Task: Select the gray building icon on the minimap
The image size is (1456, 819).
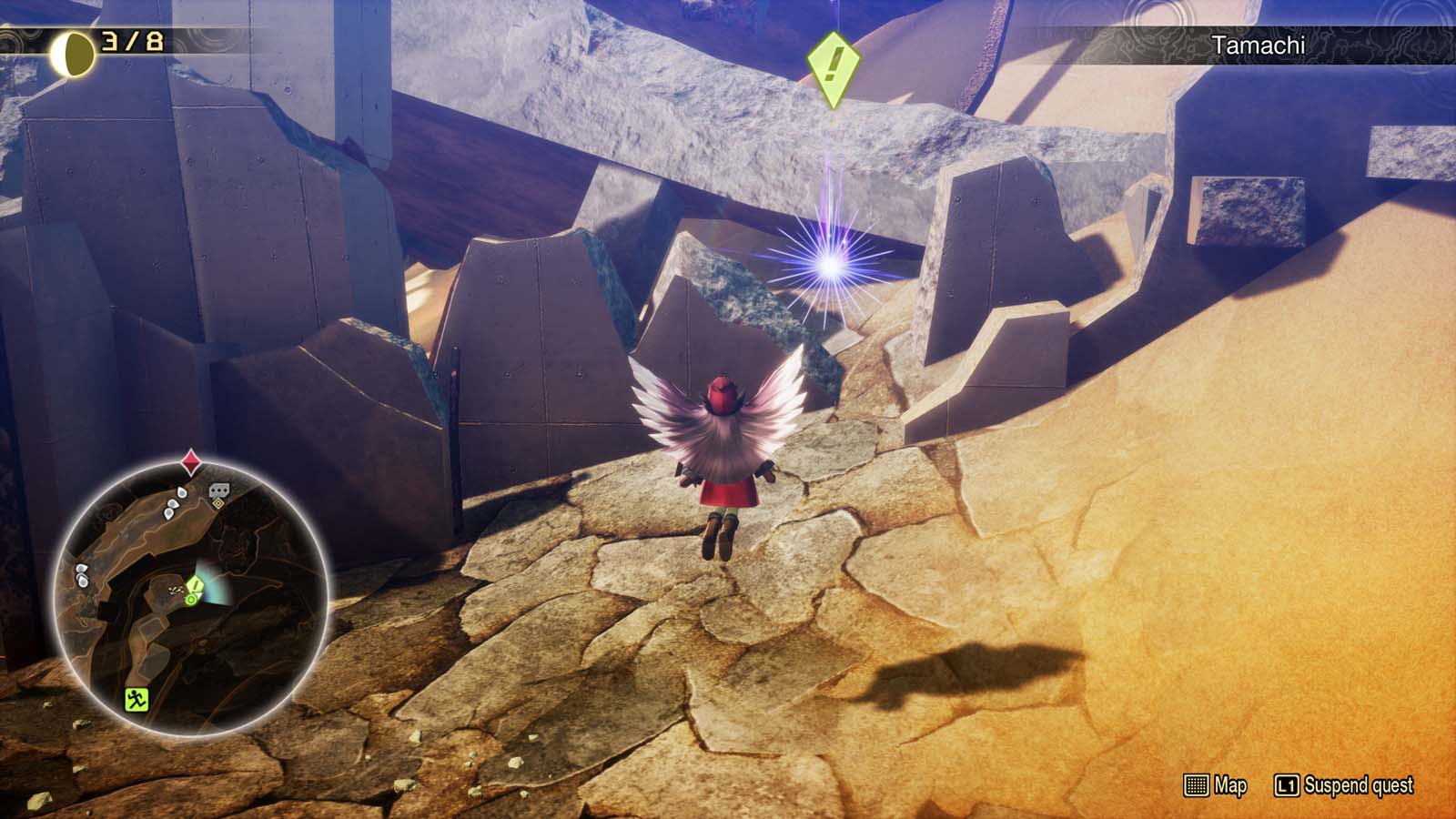Action: (x=218, y=490)
